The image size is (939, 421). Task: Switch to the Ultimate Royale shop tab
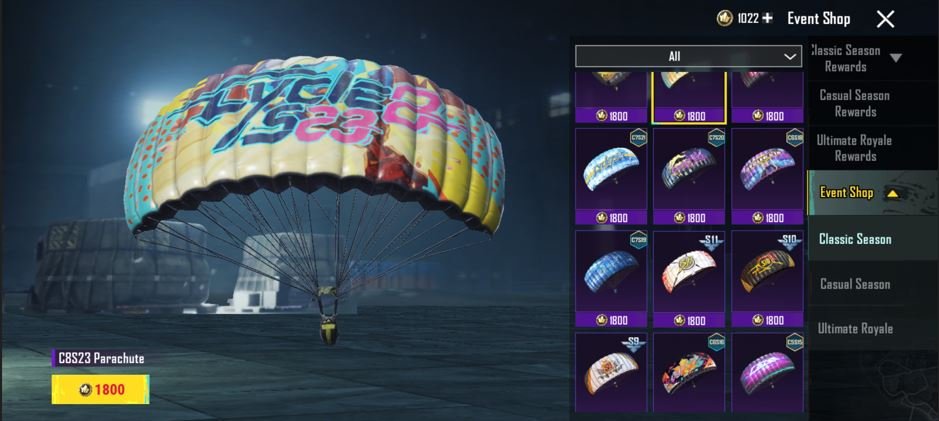coord(855,329)
